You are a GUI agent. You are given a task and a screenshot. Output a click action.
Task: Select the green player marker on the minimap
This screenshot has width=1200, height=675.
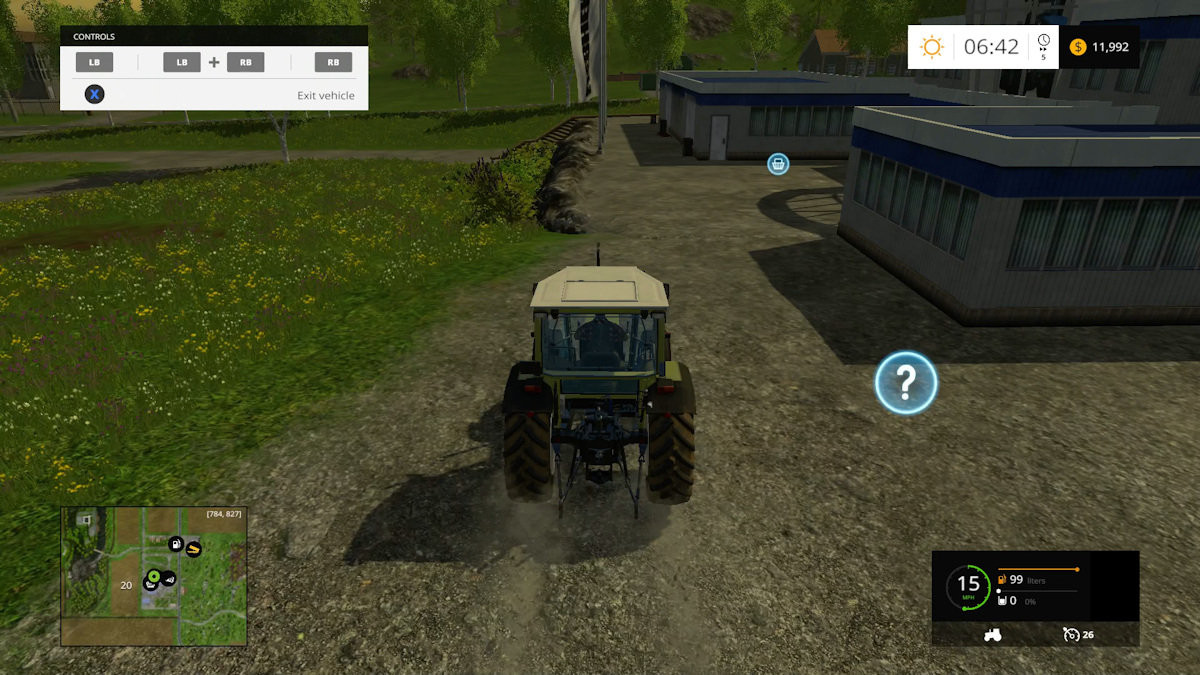tap(154, 576)
